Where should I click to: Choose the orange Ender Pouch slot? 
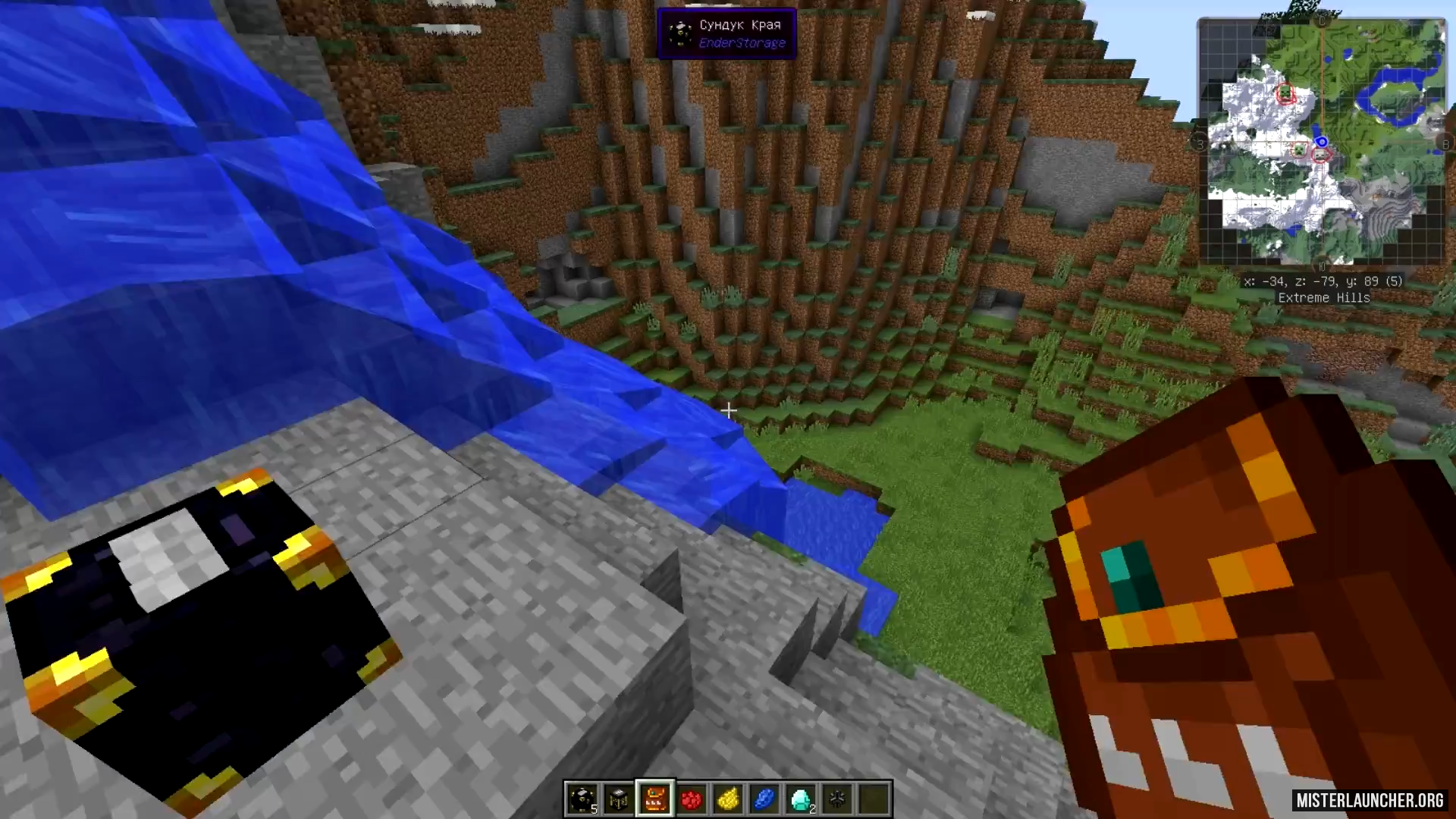point(655,799)
